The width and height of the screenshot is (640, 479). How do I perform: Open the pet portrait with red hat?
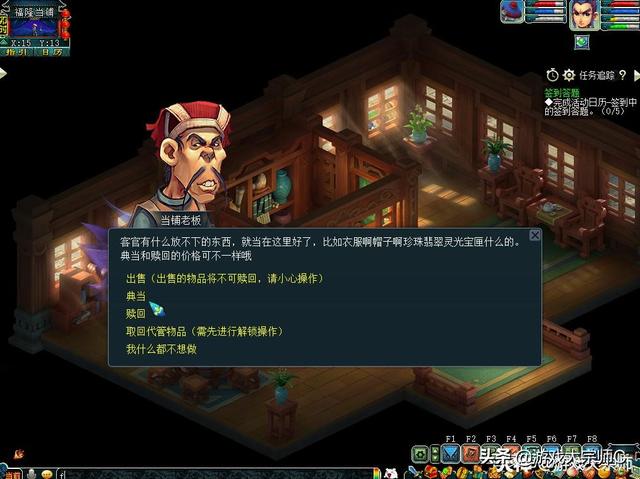coord(512,10)
